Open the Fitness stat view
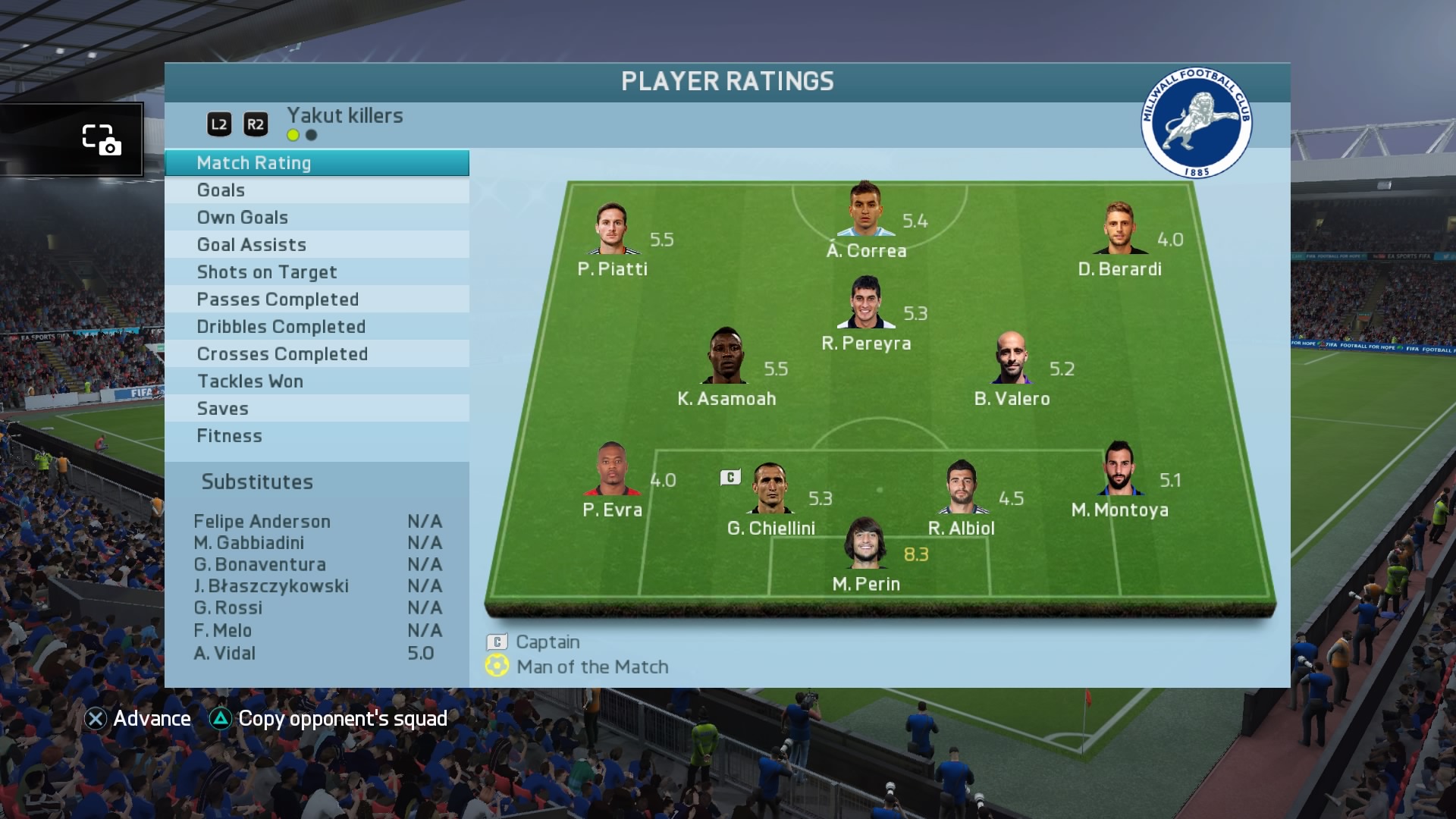 pos(316,436)
